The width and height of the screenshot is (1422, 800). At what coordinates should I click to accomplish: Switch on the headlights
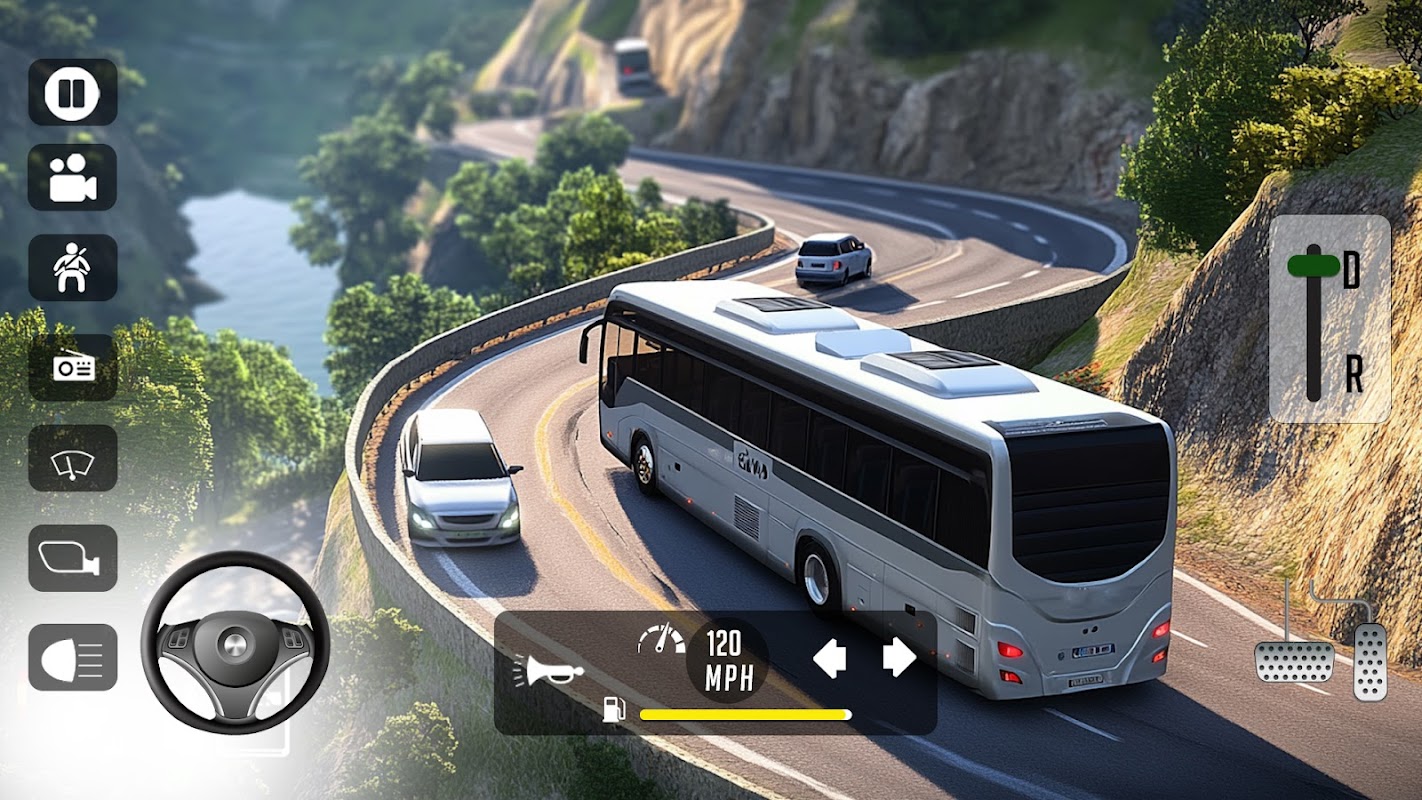(72, 657)
